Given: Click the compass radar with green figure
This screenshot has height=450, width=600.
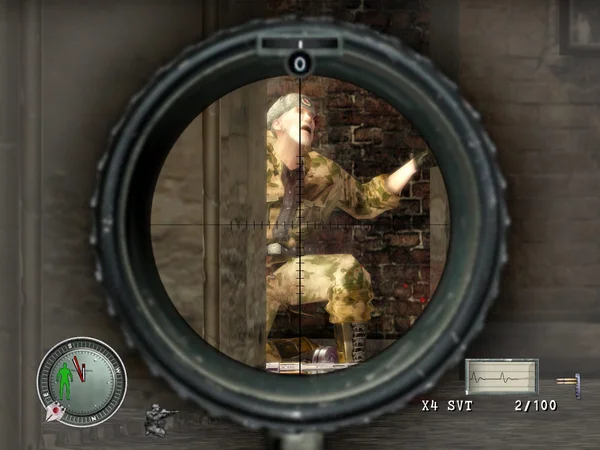Looking at the screenshot, I should point(82,382).
